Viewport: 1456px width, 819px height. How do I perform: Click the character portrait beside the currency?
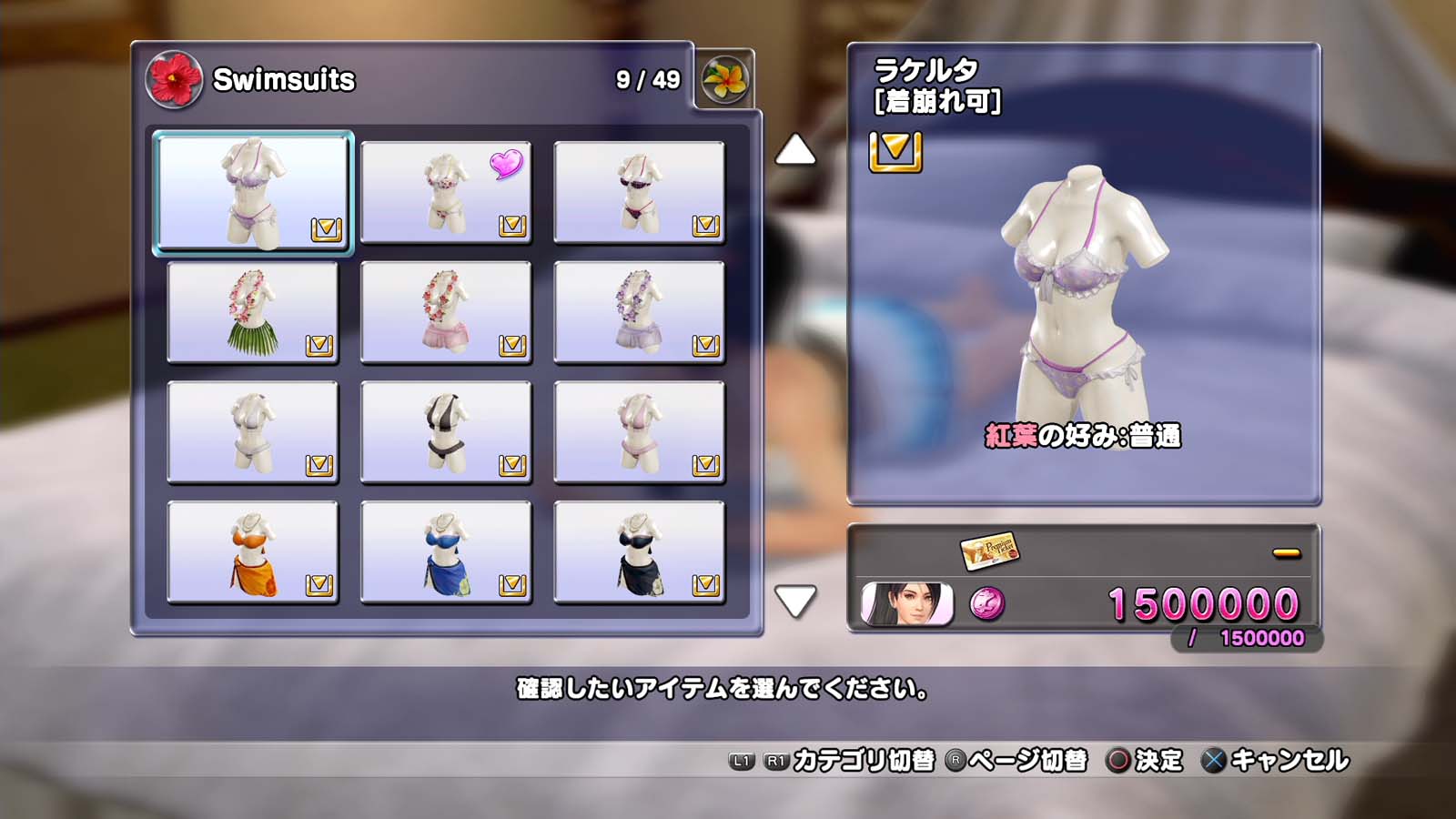906,604
